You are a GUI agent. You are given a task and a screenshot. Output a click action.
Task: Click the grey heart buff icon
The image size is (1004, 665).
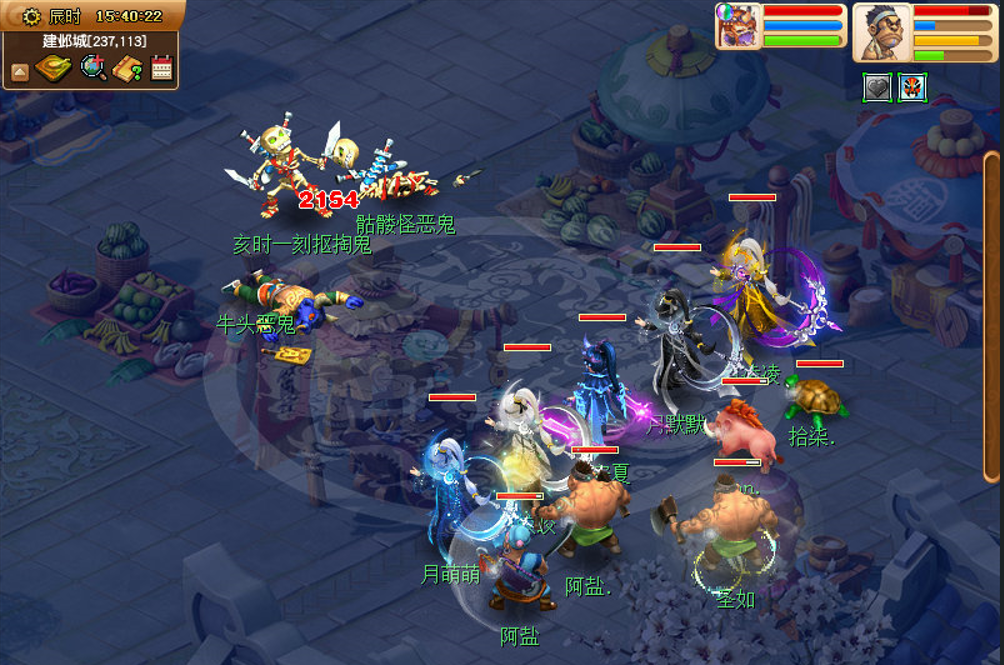pos(877,88)
